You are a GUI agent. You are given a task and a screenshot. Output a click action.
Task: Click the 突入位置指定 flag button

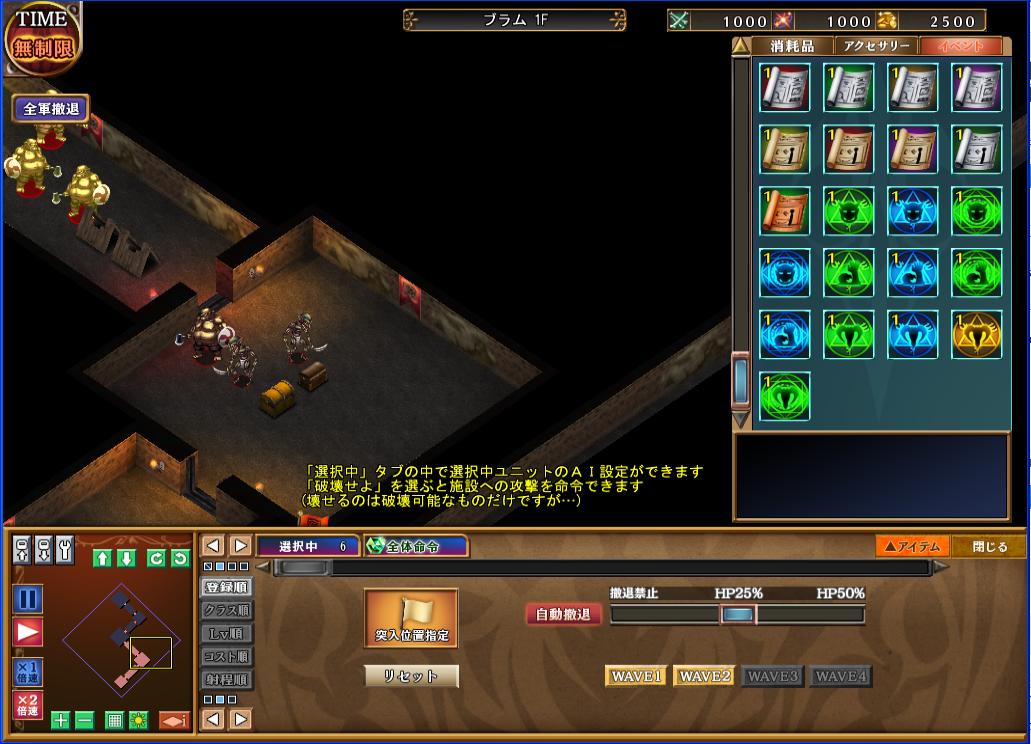tap(411, 618)
